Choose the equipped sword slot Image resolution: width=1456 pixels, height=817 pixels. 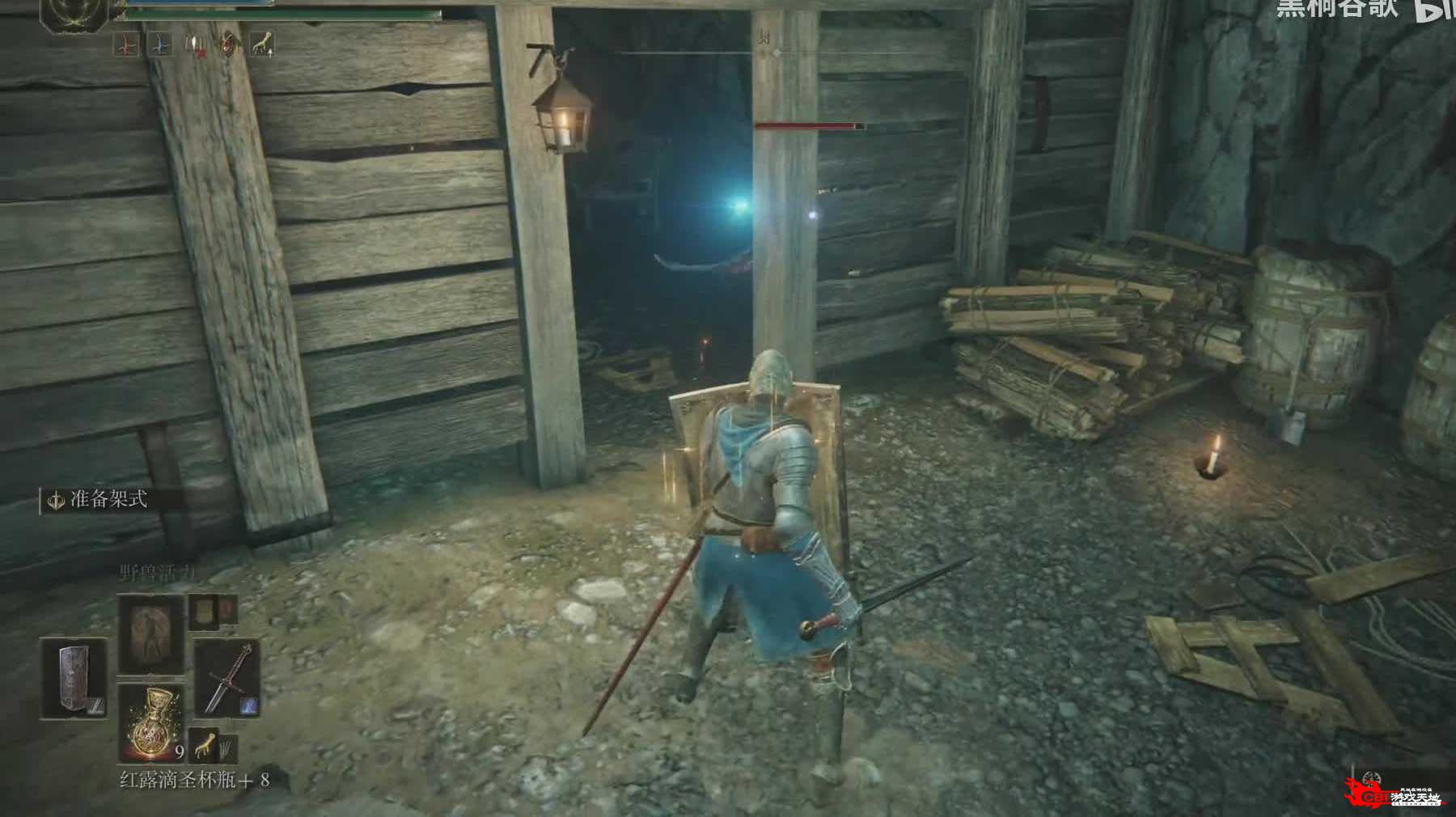[226, 678]
